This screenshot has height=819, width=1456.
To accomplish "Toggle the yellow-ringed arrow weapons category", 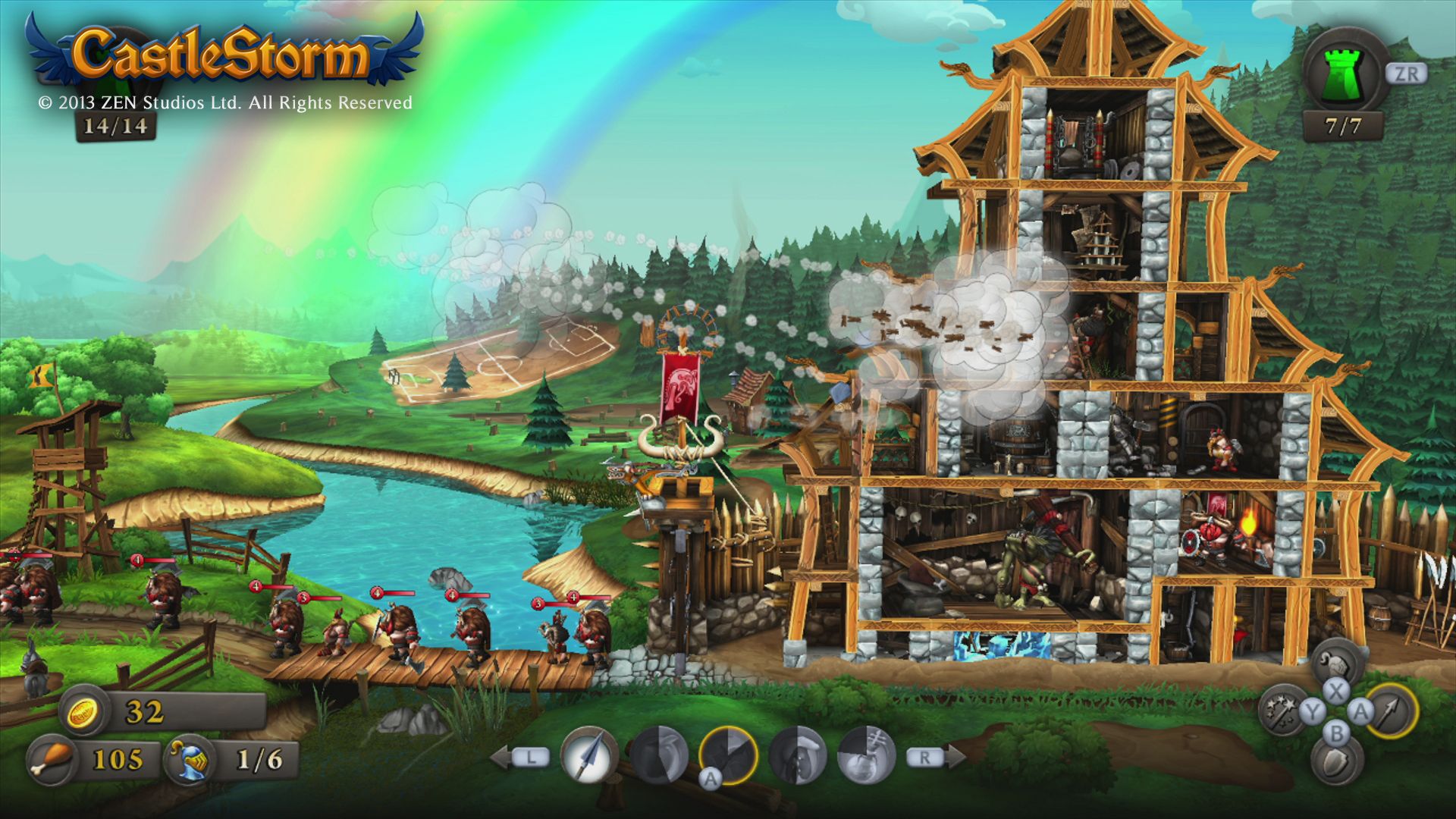I will tap(1393, 711).
